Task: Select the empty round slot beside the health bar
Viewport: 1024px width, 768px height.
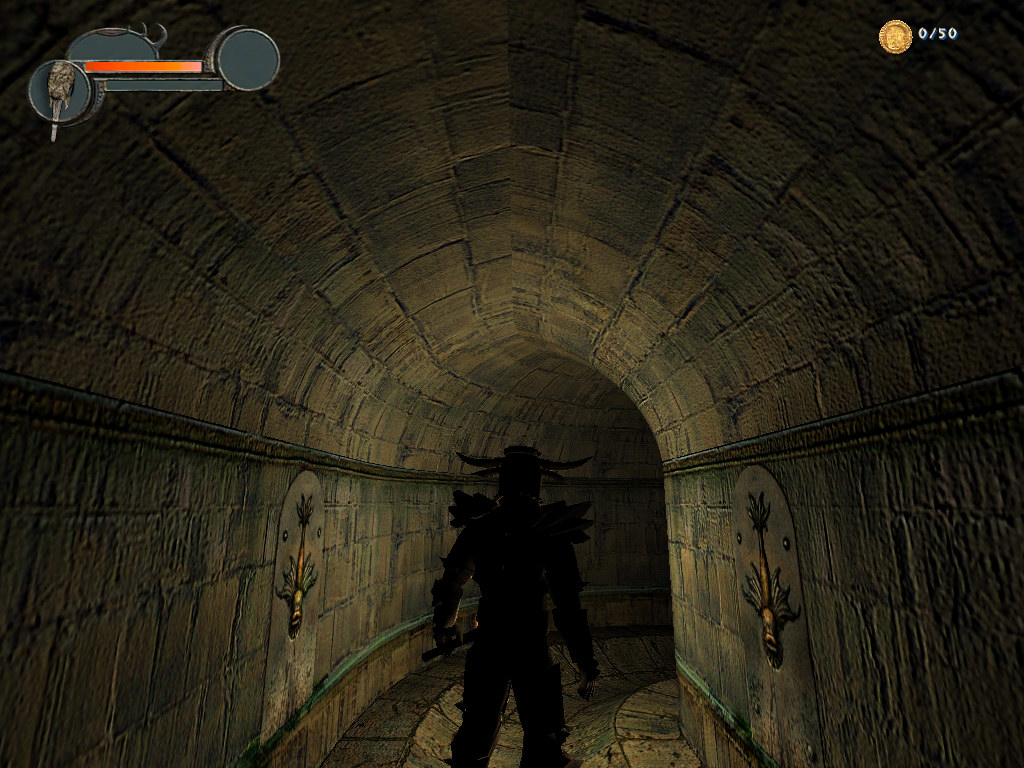Action: point(248,58)
